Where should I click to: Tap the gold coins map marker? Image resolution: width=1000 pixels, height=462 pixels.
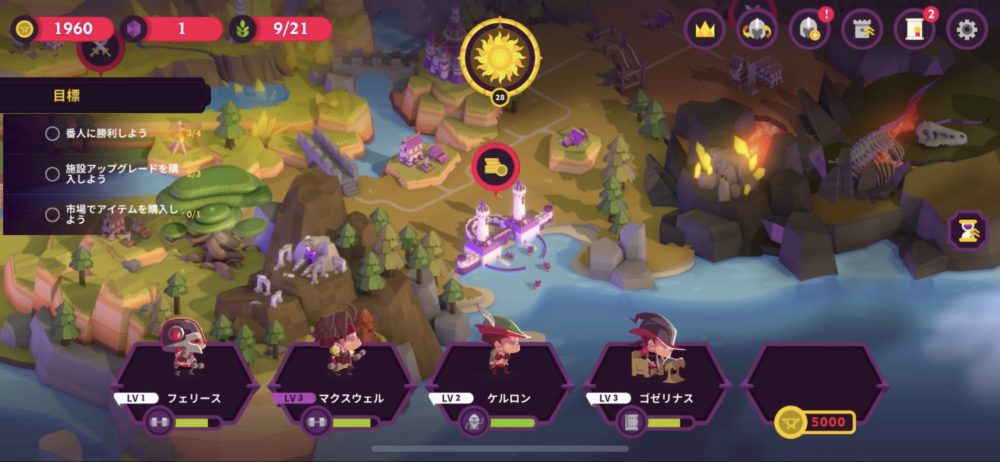pos(495,166)
